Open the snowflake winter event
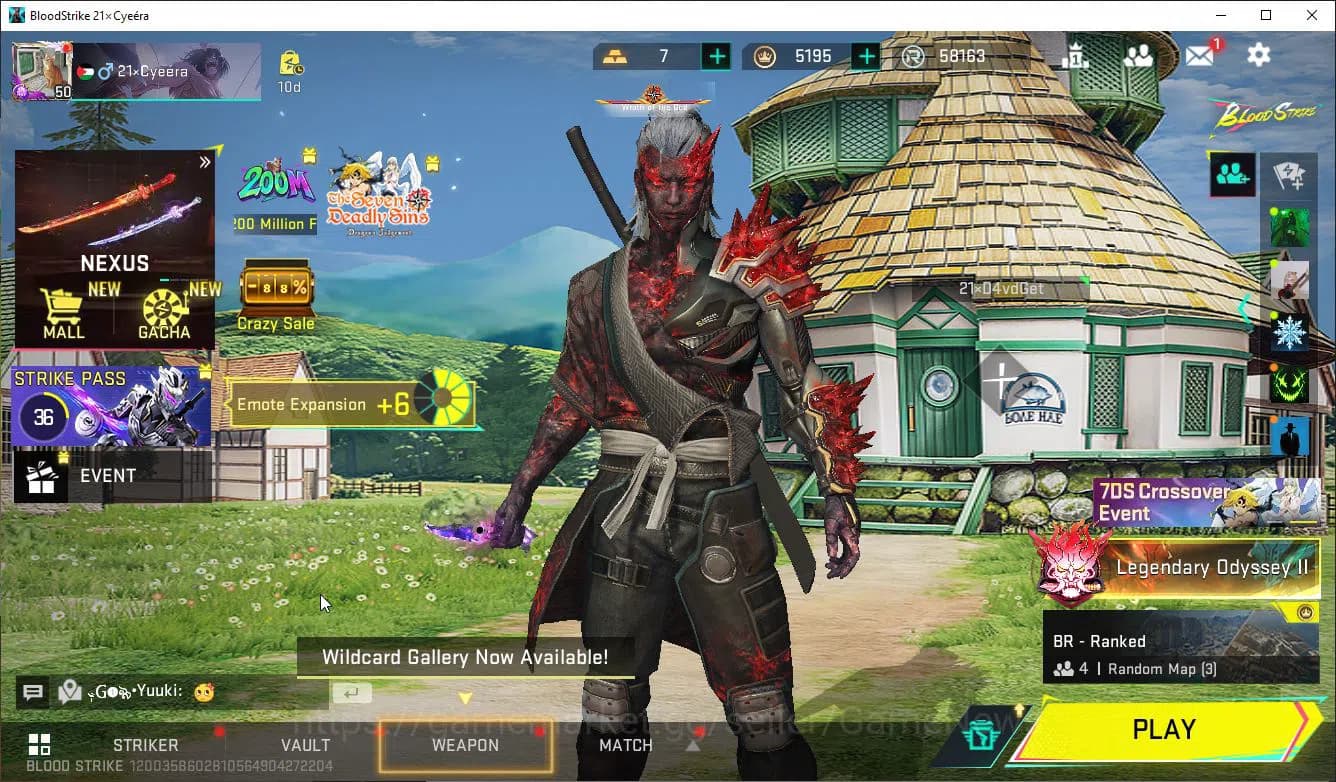This screenshot has width=1336, height=782. pos(1289,331)
